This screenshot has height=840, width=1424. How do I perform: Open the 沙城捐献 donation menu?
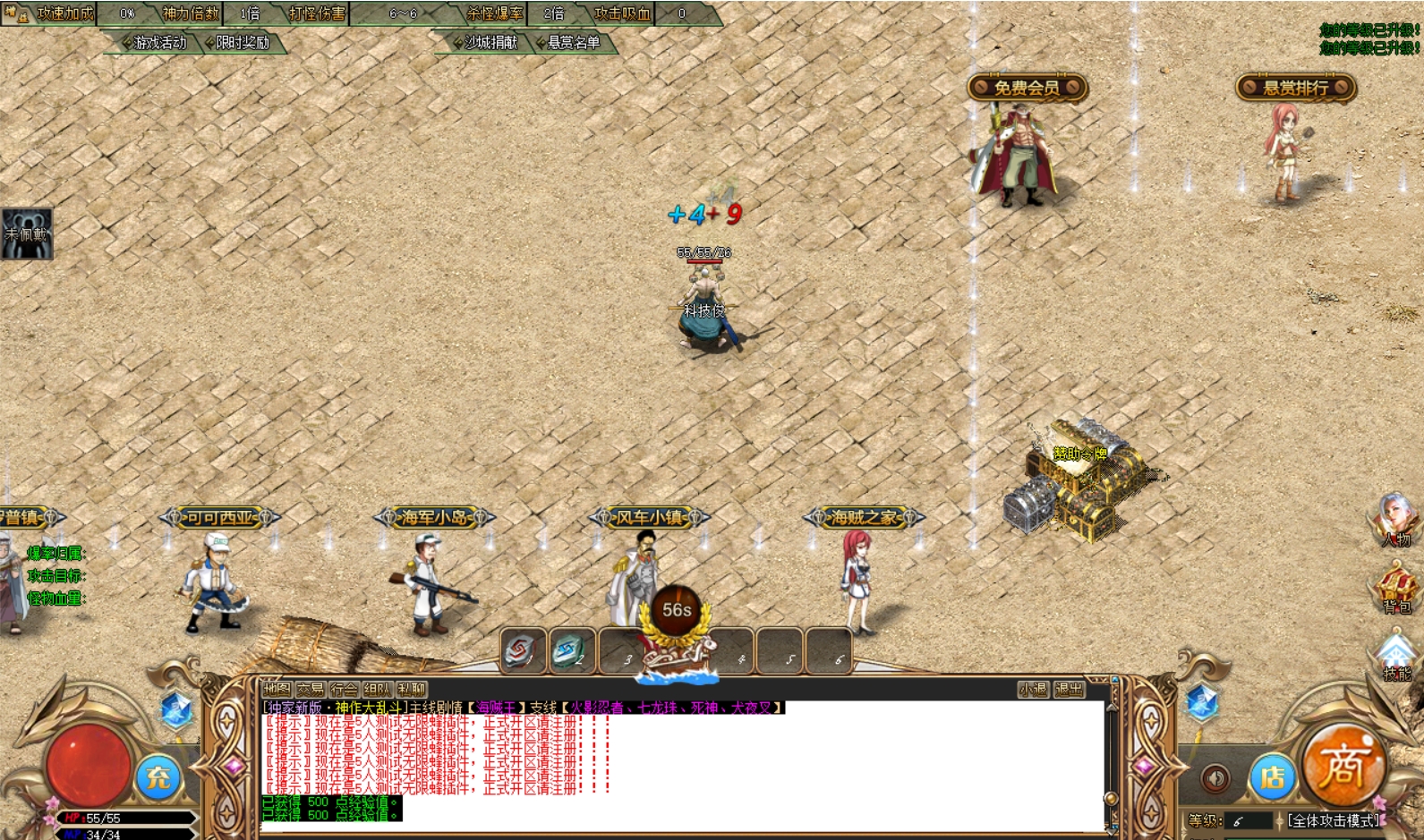click(490, 43)
